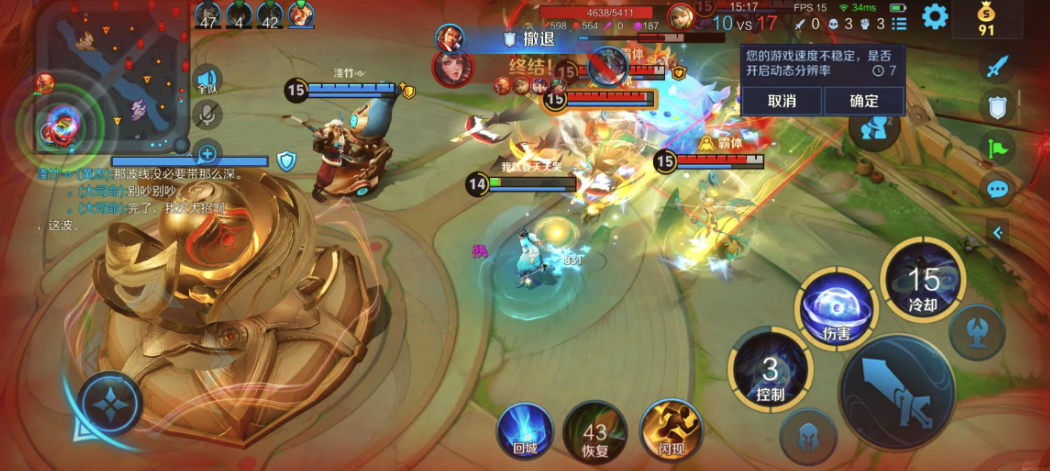Toggle the 全队 speaker voice channel
The height and width of the screenshot is (471, 1050).
click(207, 81)
